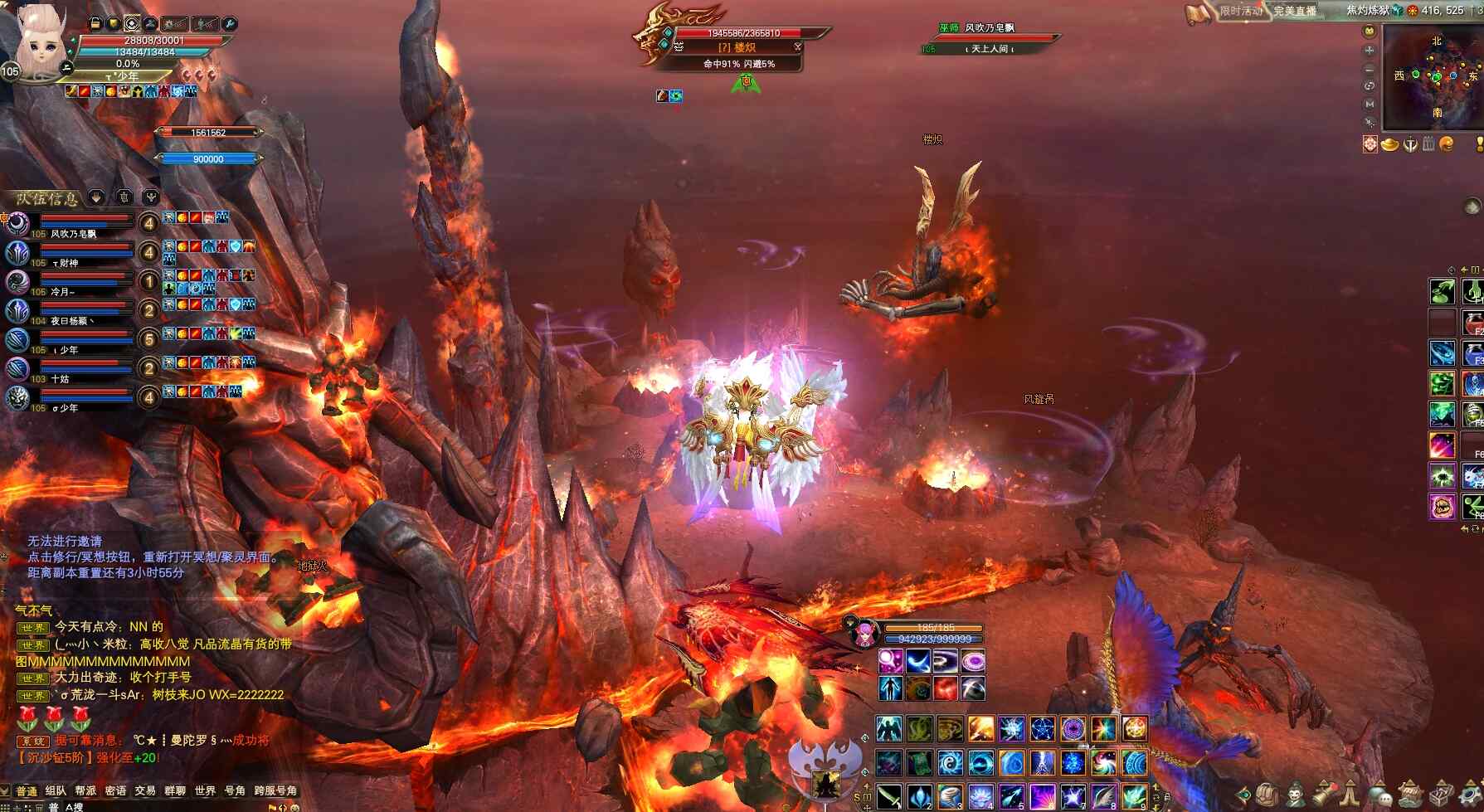The width and height of the screenshot is (1484, 812).
Task: Select the 世界 chat tab
Action: [x=205, y=790]
